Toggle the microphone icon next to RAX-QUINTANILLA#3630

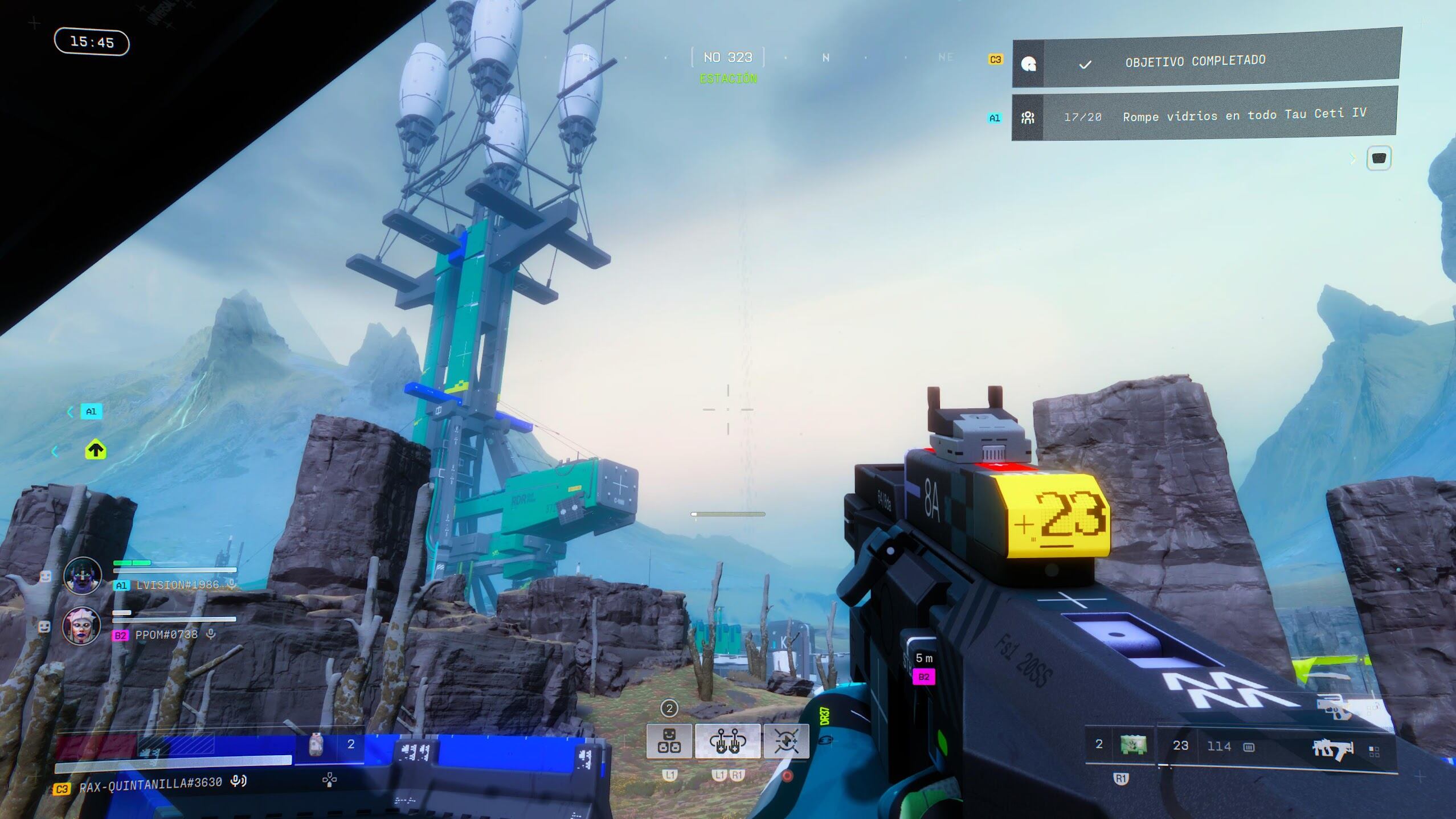(x=238, y=781)
